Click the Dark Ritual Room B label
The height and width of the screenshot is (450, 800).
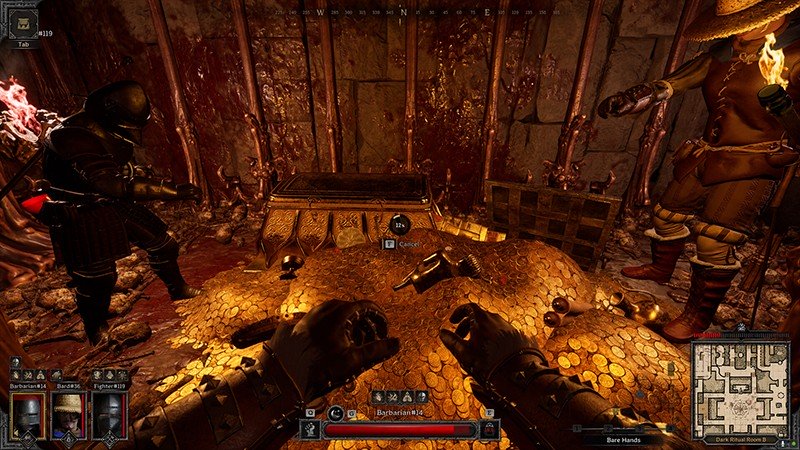pyautogui.click(x=739, y=437)
